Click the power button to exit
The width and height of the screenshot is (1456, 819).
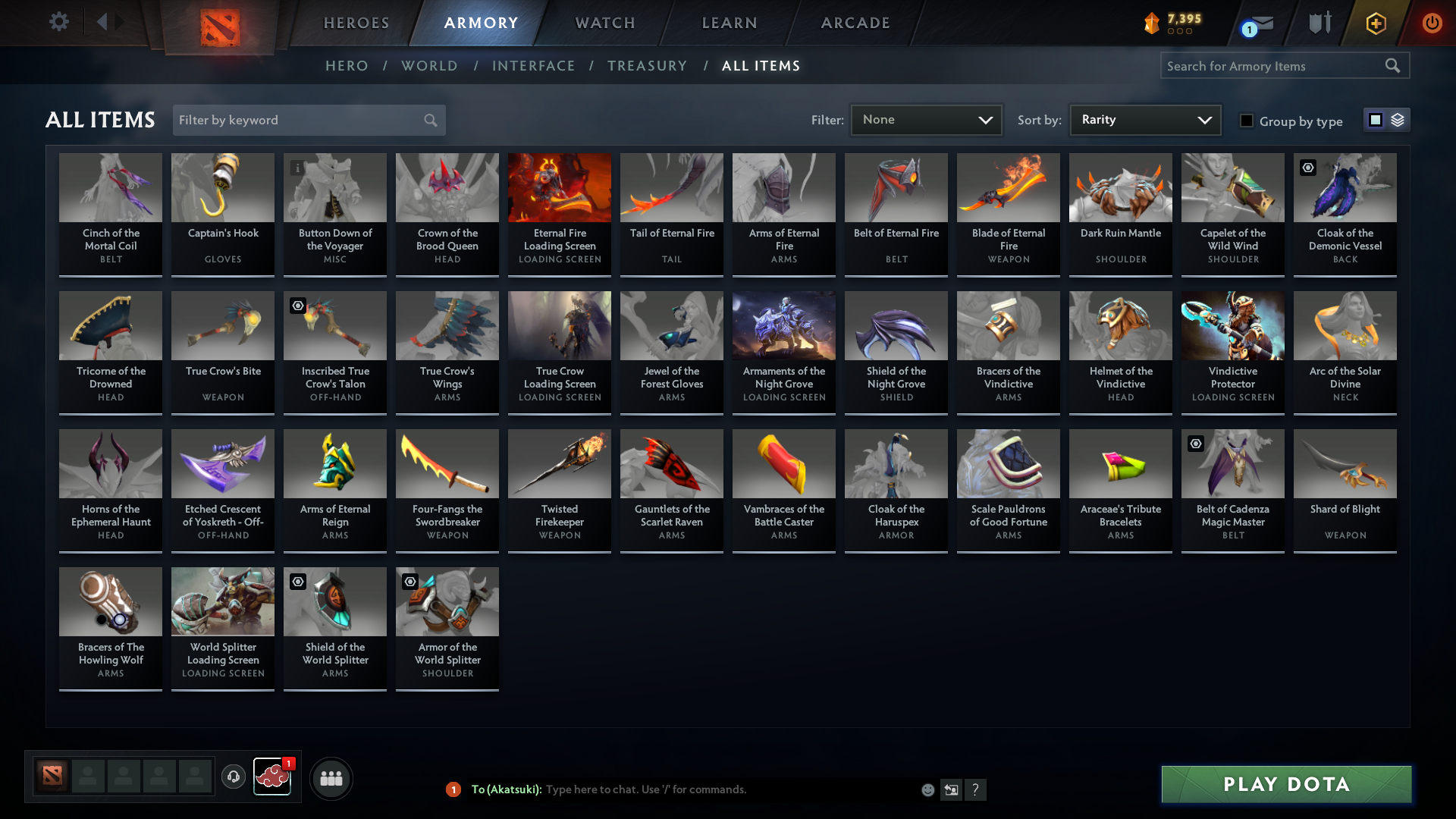pos(1432,24)
